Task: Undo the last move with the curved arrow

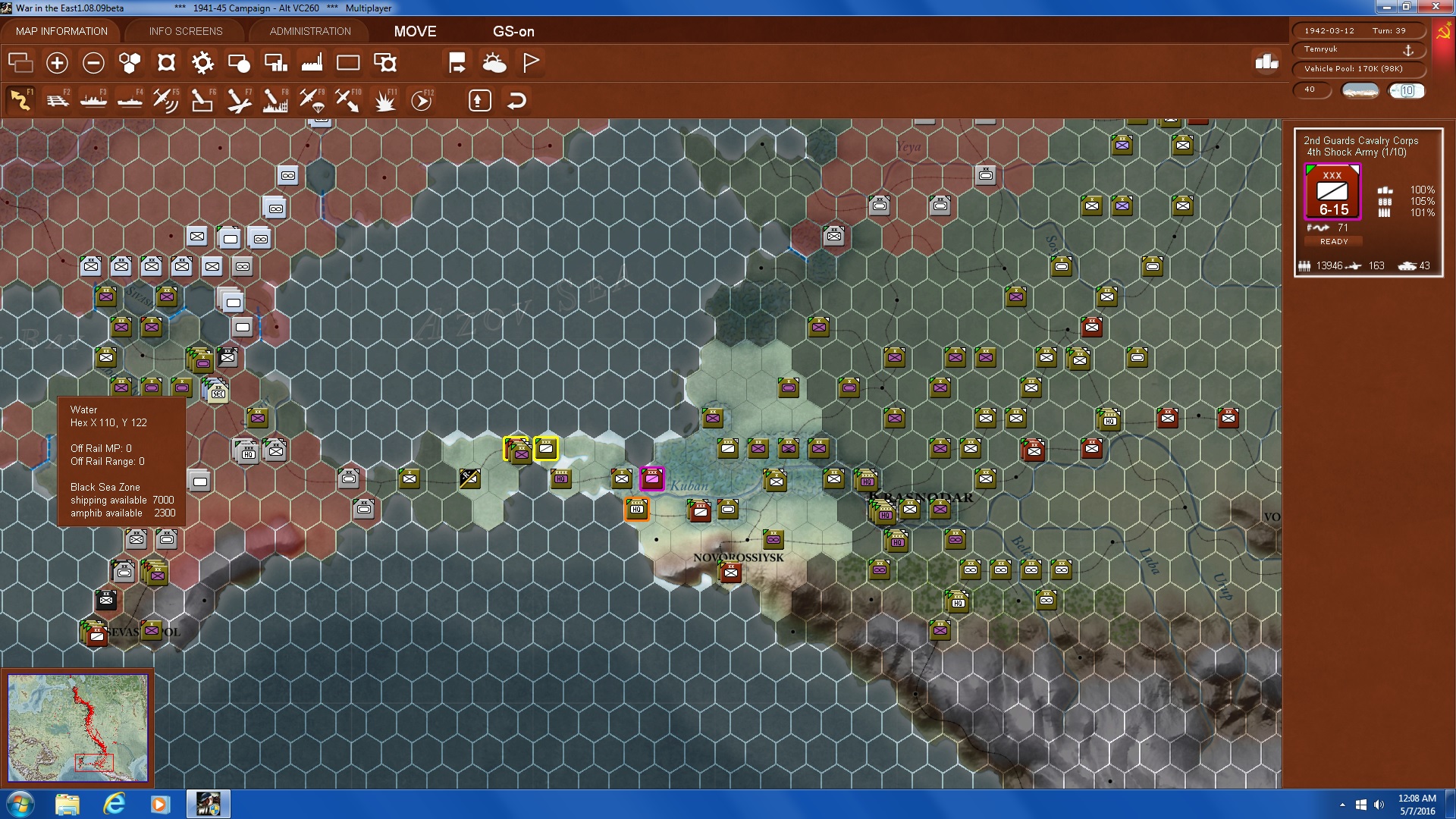Action: 516,99
